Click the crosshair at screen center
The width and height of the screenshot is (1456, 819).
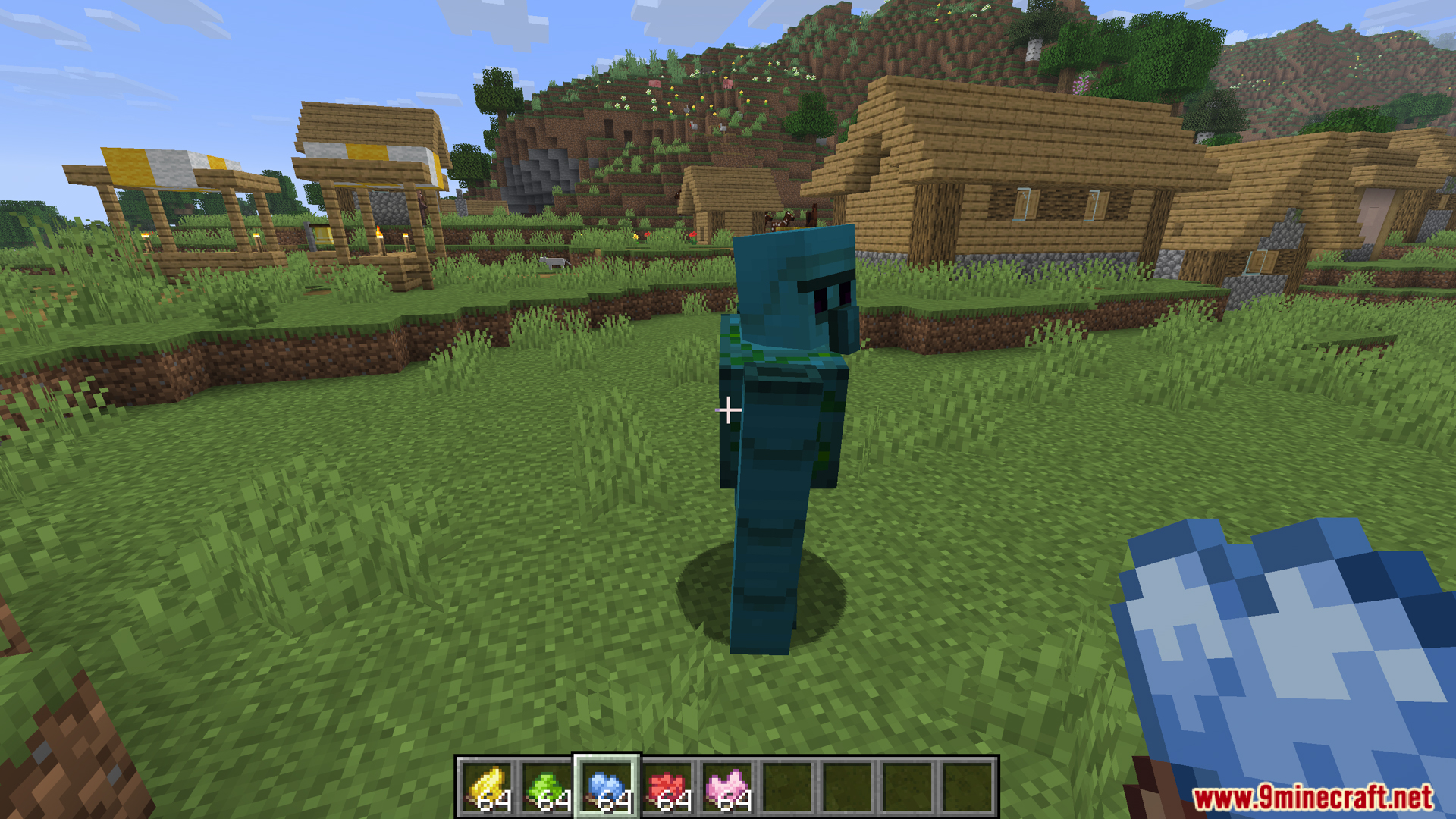pos(730,409)
